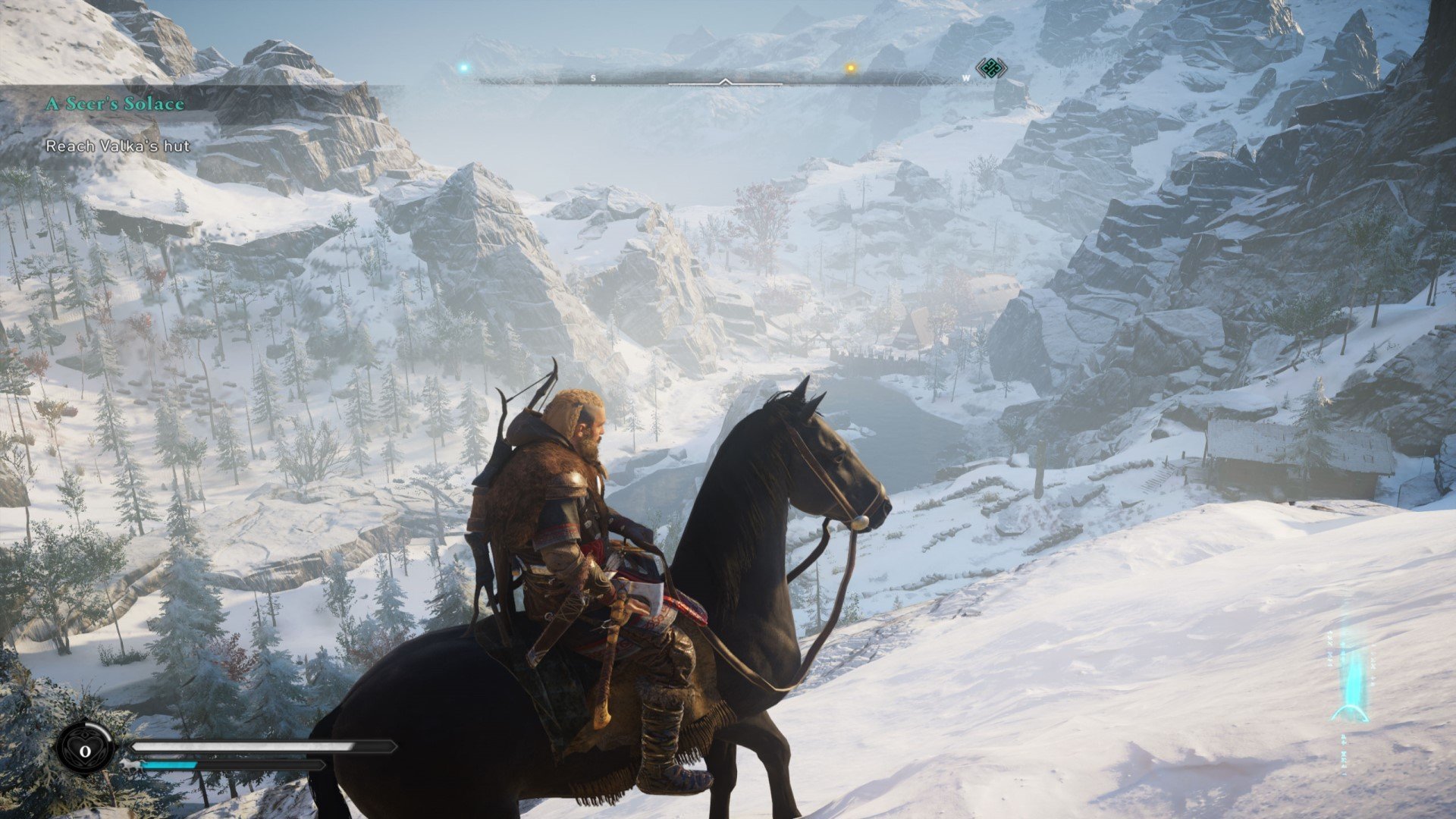Viewport: 1456px width, 819px height.
Task: Click the cyan dot compass marker
Action: tap(463, 68)
